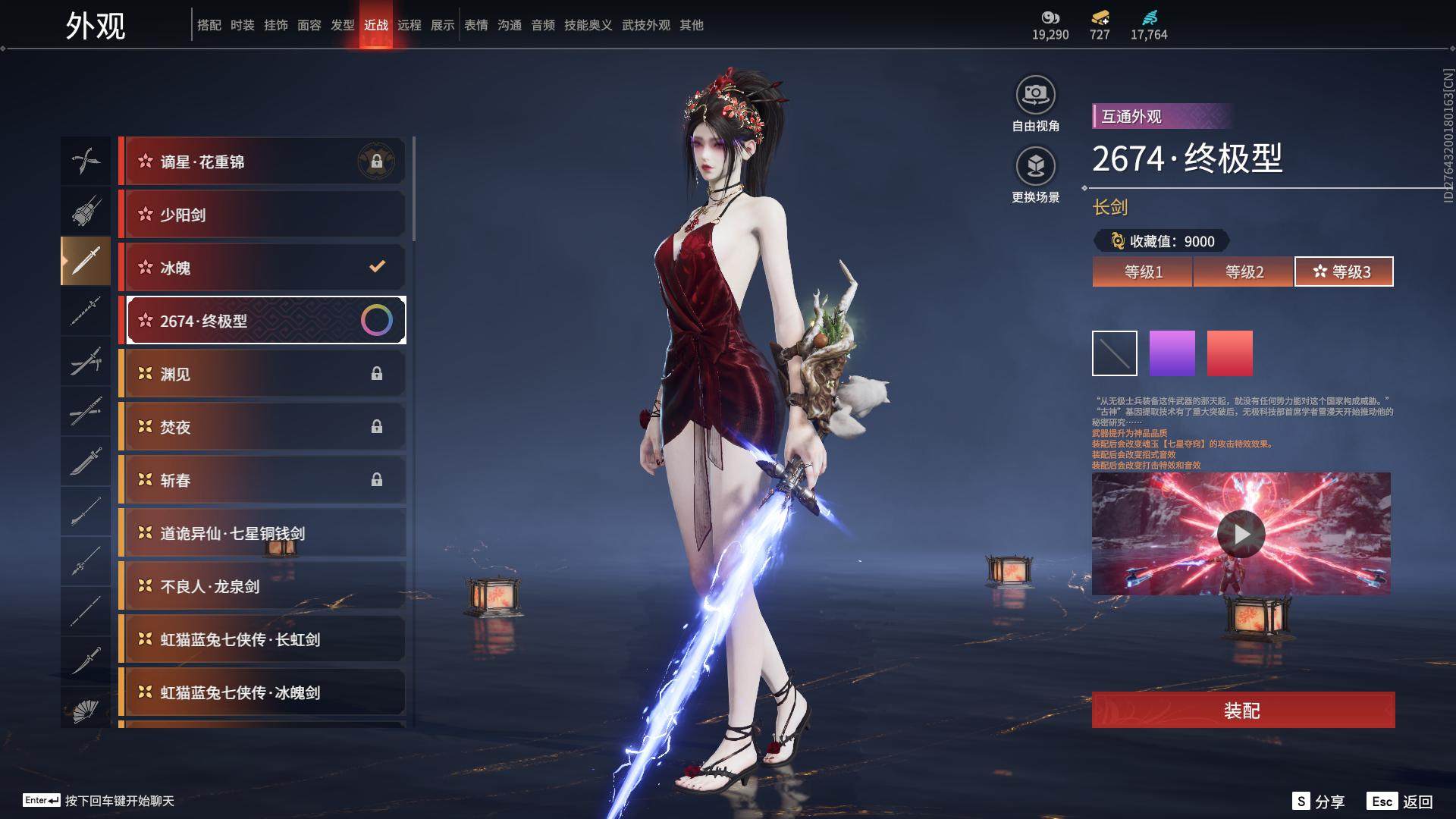
Task: Apply the red color swatch
Action: (1229, 353)
